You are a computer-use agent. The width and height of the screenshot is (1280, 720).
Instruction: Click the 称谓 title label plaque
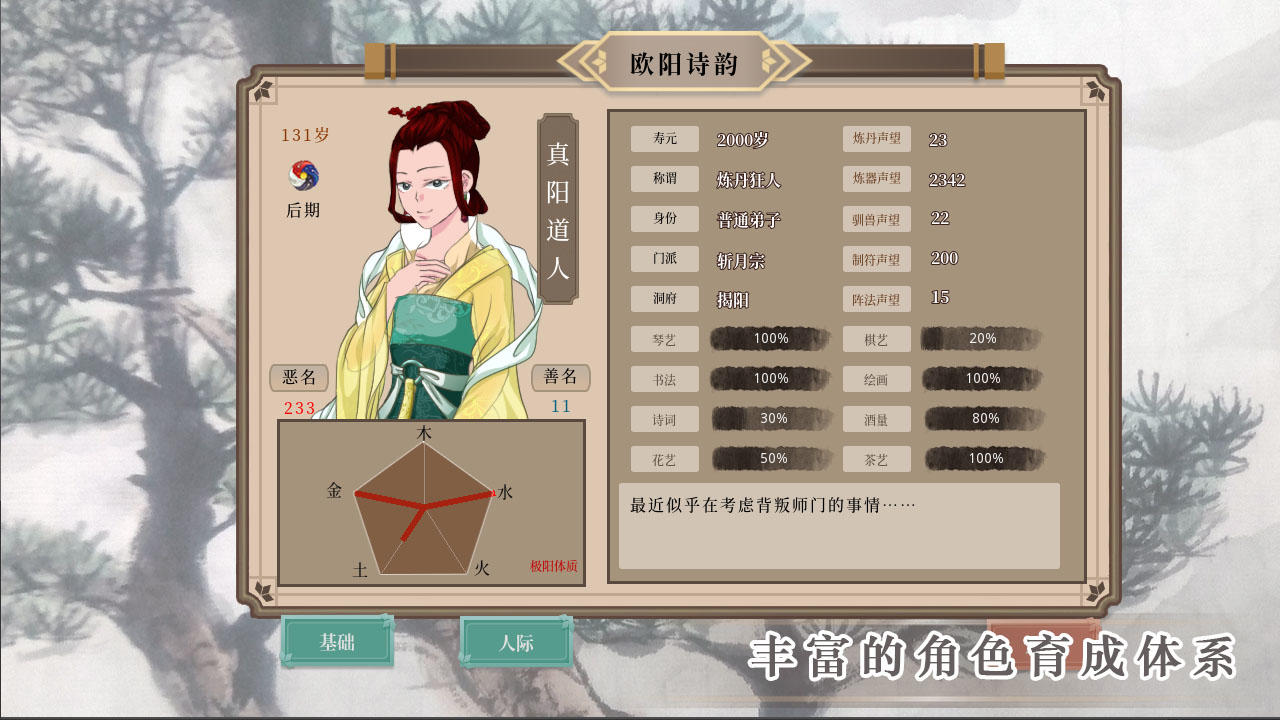coord(663,179)
